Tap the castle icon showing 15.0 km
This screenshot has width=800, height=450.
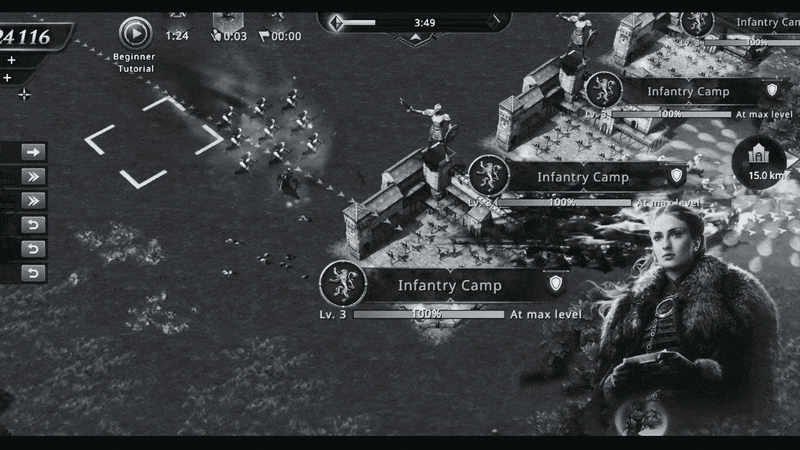[759, 160]
